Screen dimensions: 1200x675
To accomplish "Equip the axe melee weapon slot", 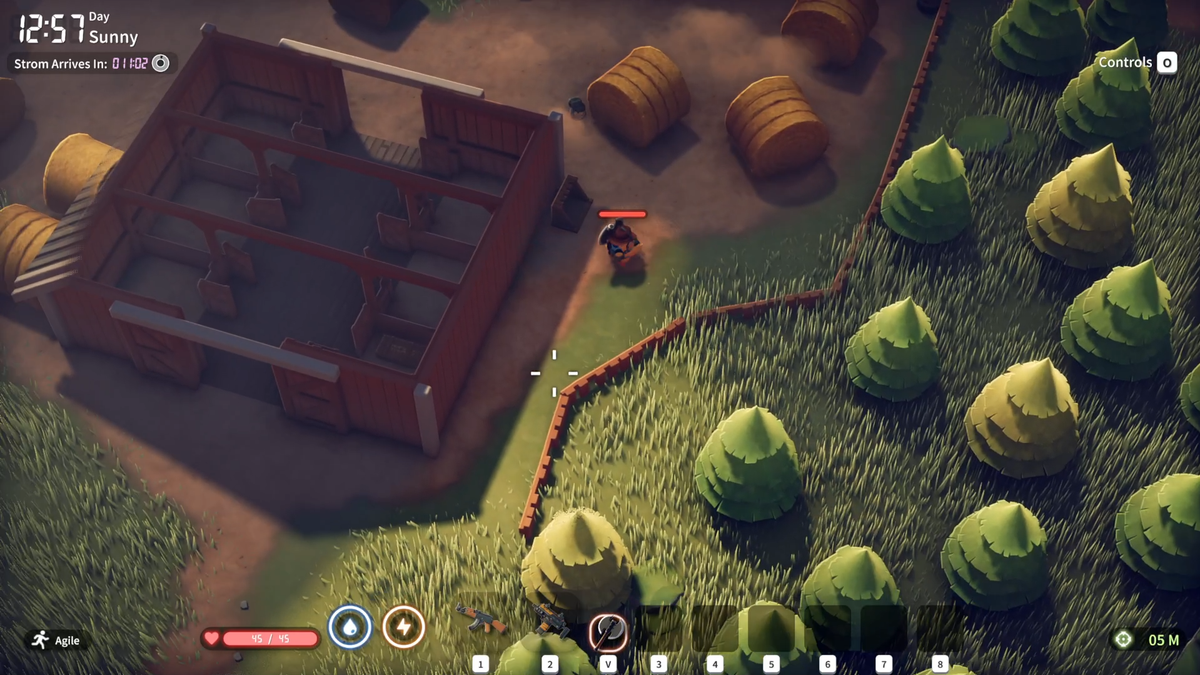I will click(x=607, y=629).
